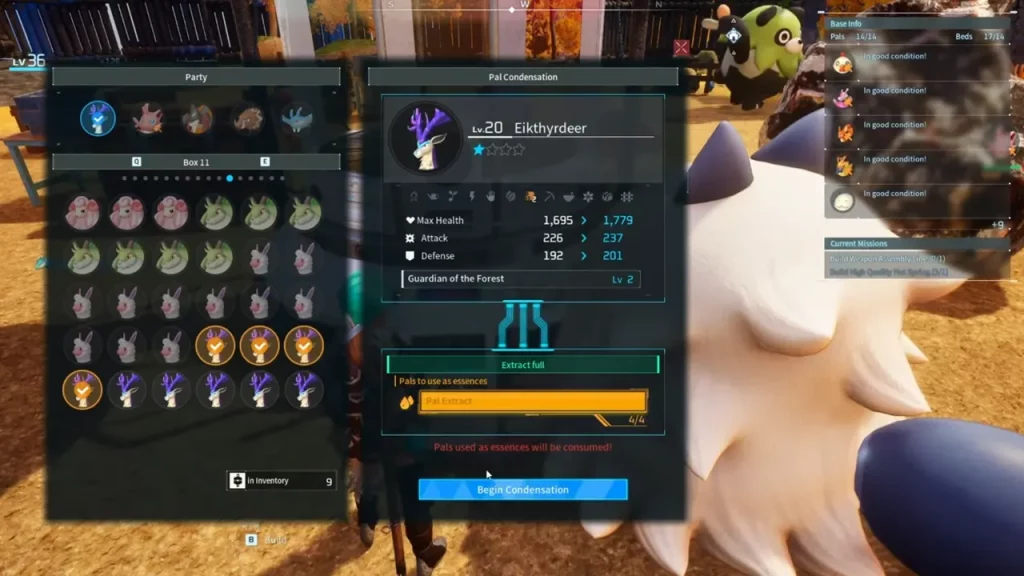Open the Guardian of the Forest skill row

pyautogui.click(x=520, y=279)
